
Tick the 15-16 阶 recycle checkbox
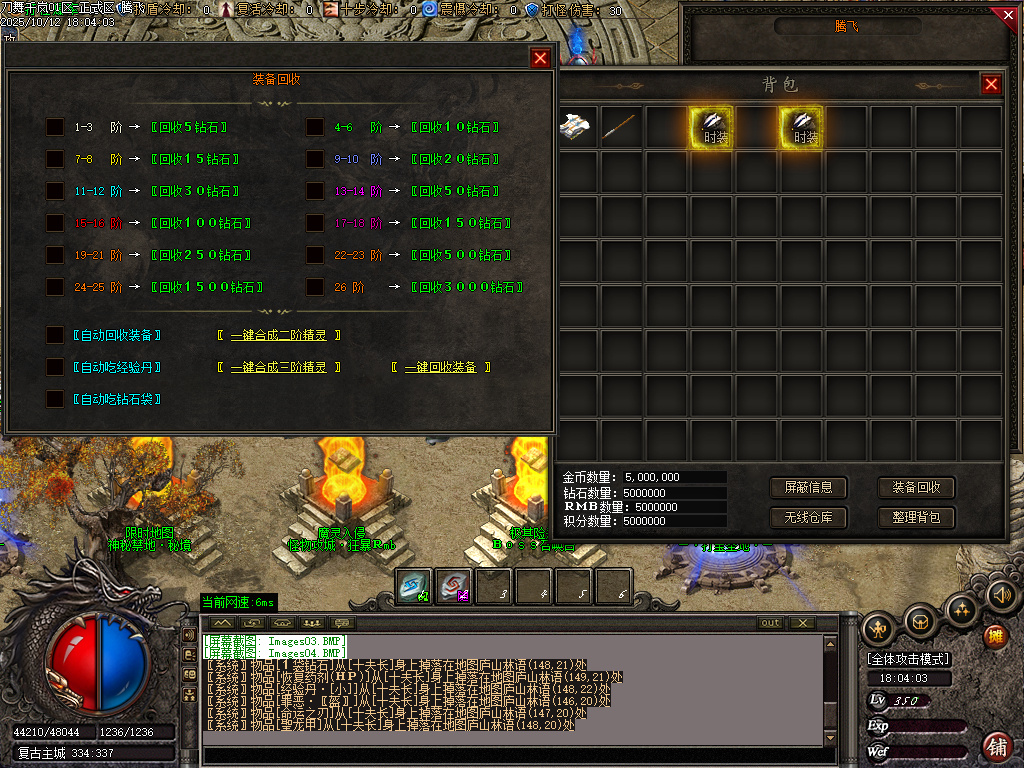[55, 223]
